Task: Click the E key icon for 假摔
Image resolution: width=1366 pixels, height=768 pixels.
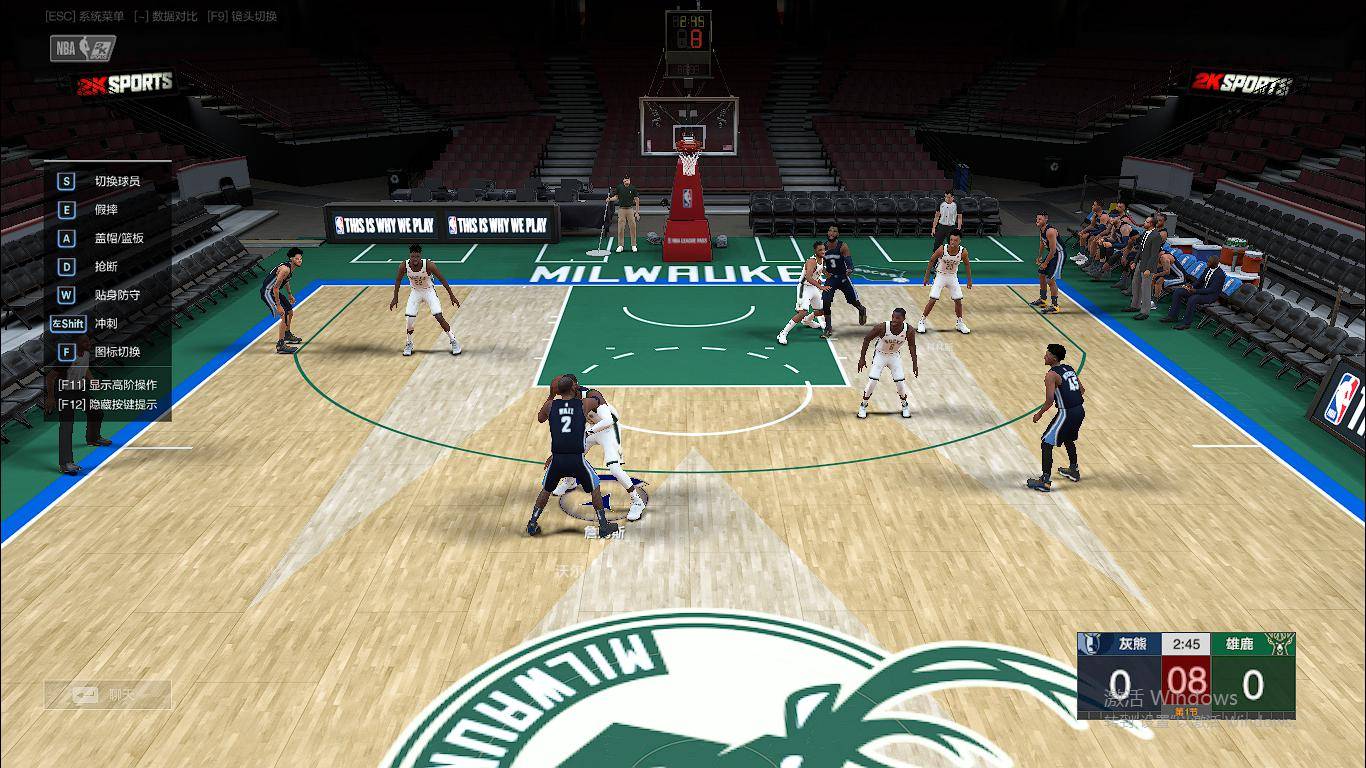Action: tap(65, 209)
